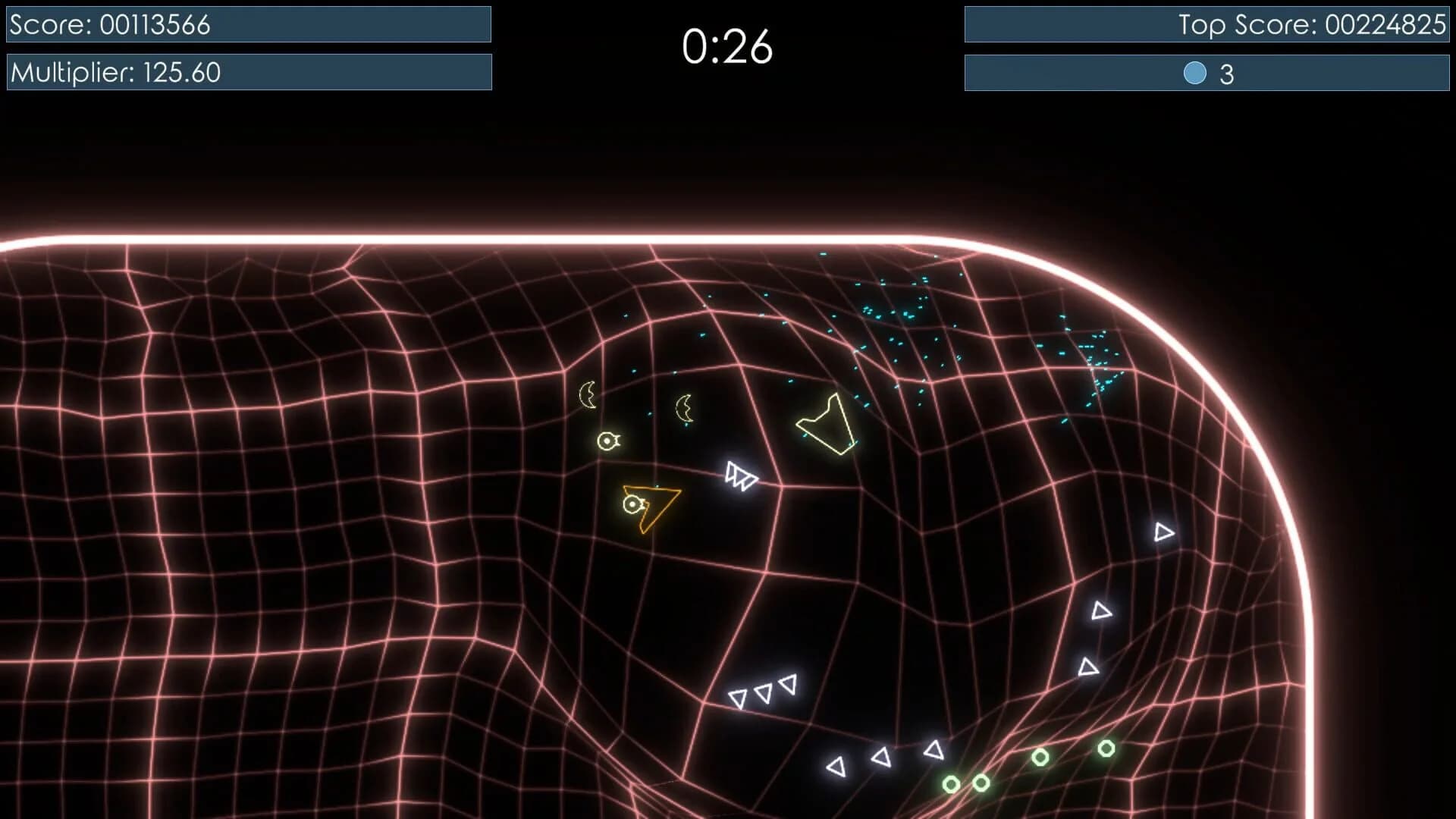Viewport: 1456px width, 819px height.
Task: Click the Top Score: 00224825 panel
Action: pyautogui.click(x=1206, y=24)
